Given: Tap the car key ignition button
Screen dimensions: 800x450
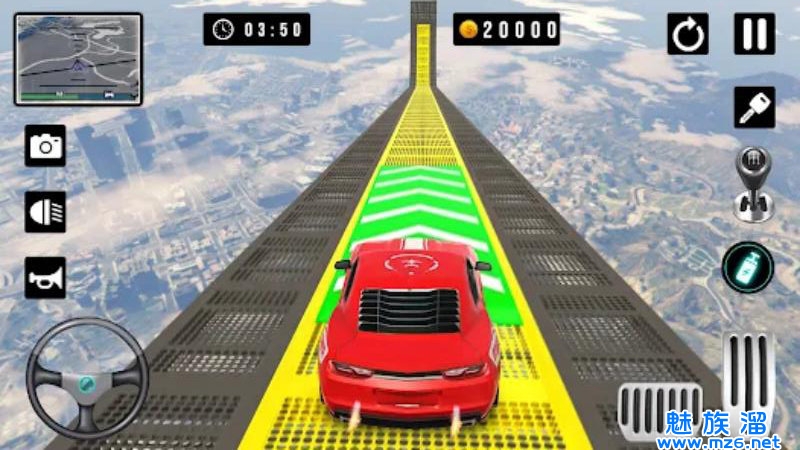Looking at the screenshot, I should point(754,107).
